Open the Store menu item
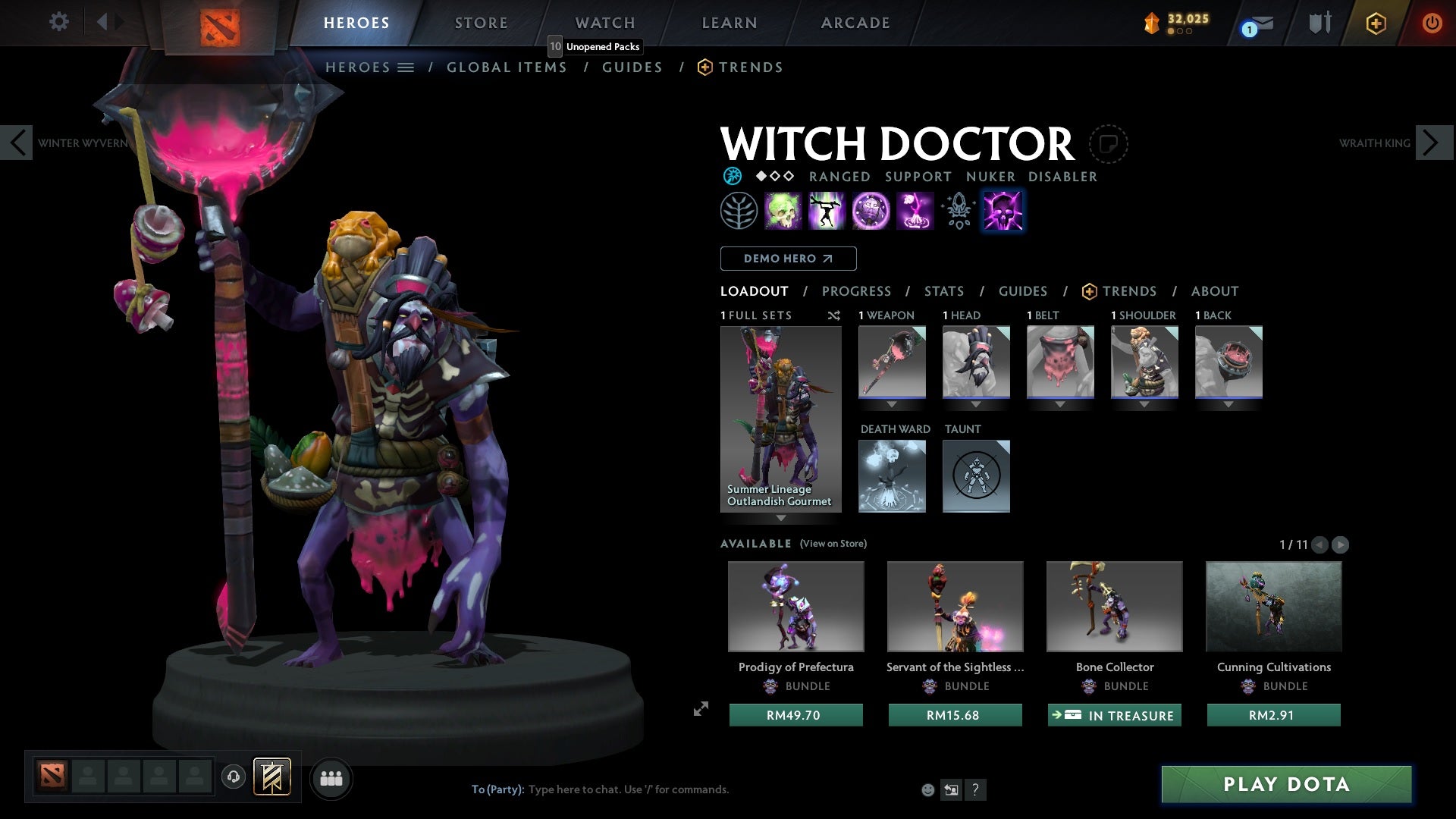The width and height of the screenshot is (1456, 819). coord(481,23)
